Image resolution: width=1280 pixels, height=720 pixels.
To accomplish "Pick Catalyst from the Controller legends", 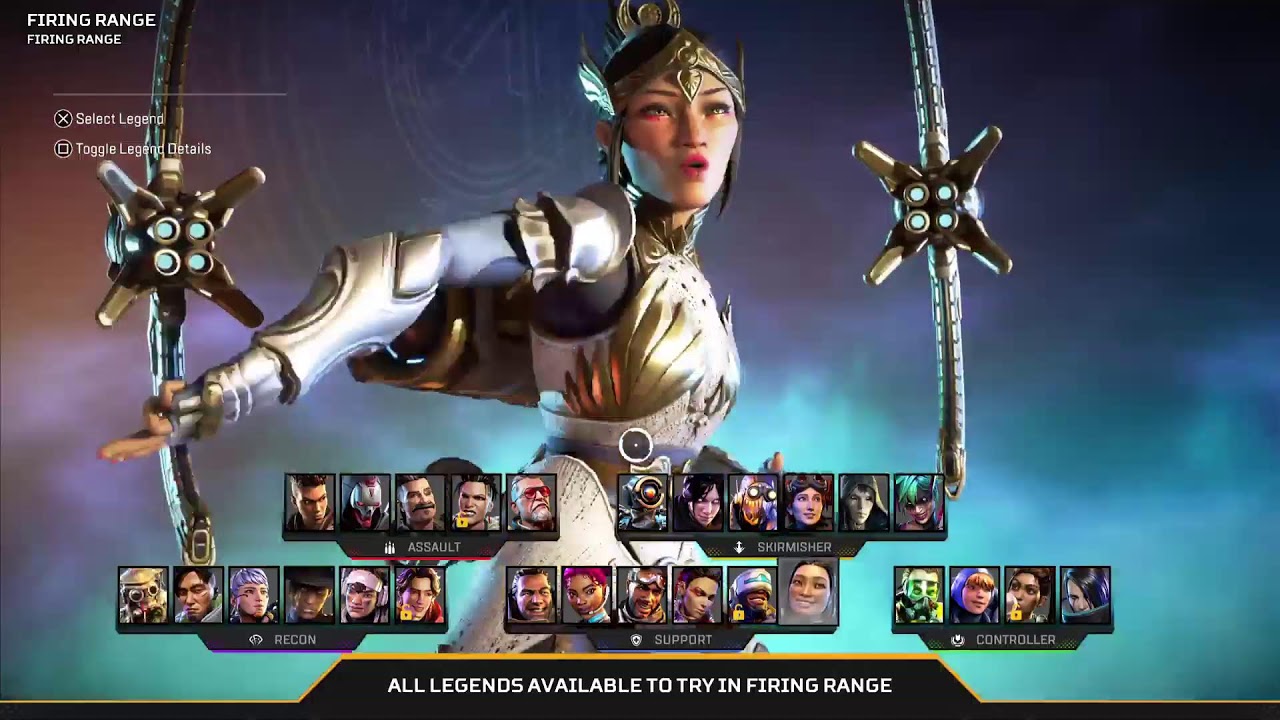I will point(1085,595).
